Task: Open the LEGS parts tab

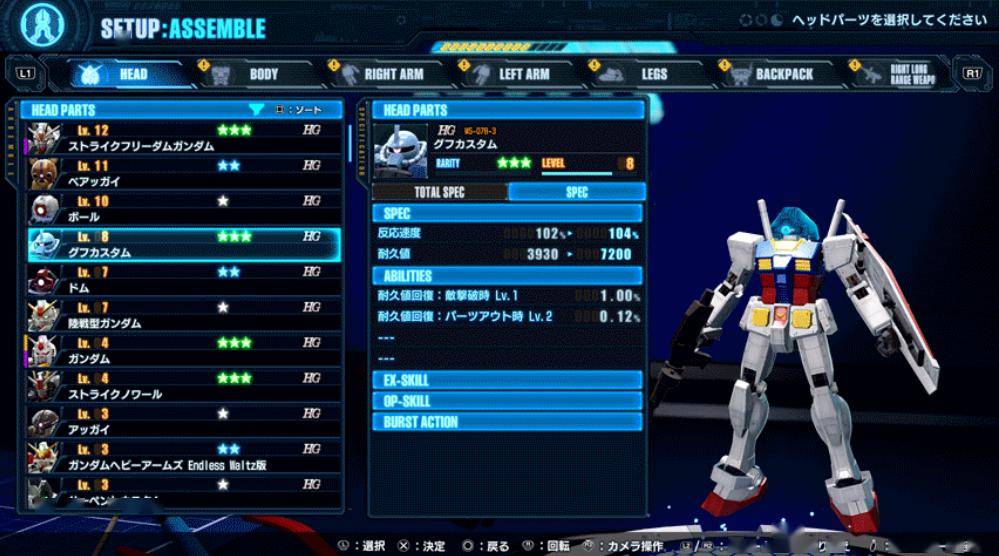Action: click(653, 74)
